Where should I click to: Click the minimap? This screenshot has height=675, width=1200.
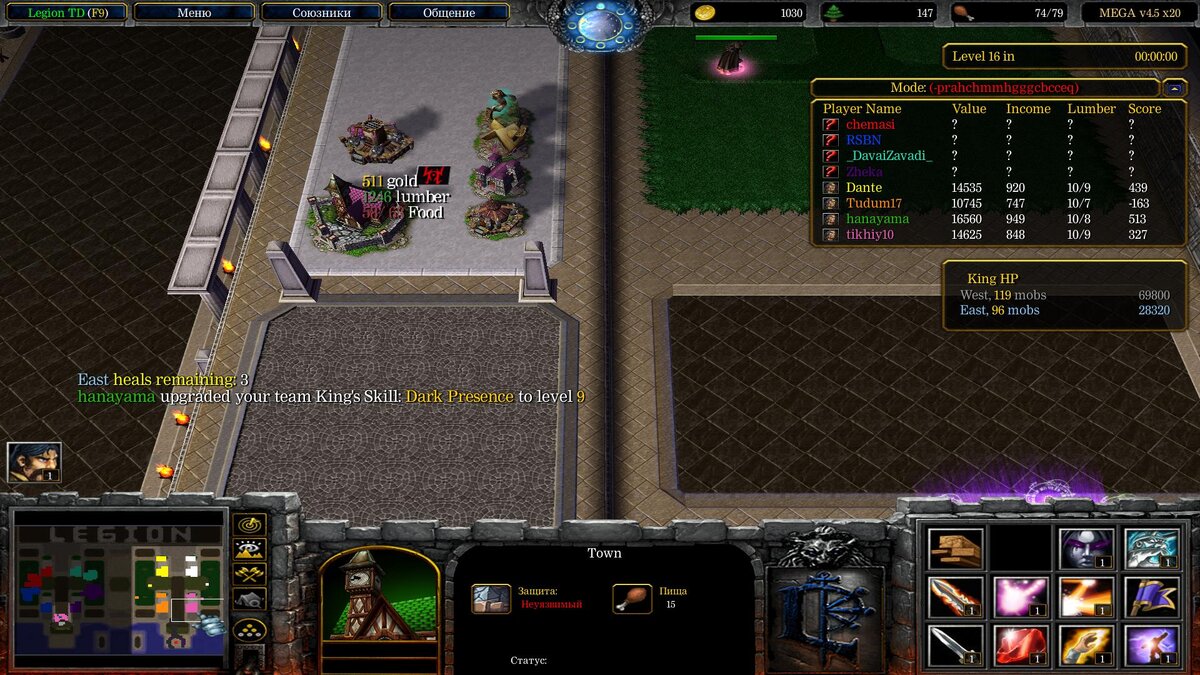pyautogui.click(x=118, y=588)
